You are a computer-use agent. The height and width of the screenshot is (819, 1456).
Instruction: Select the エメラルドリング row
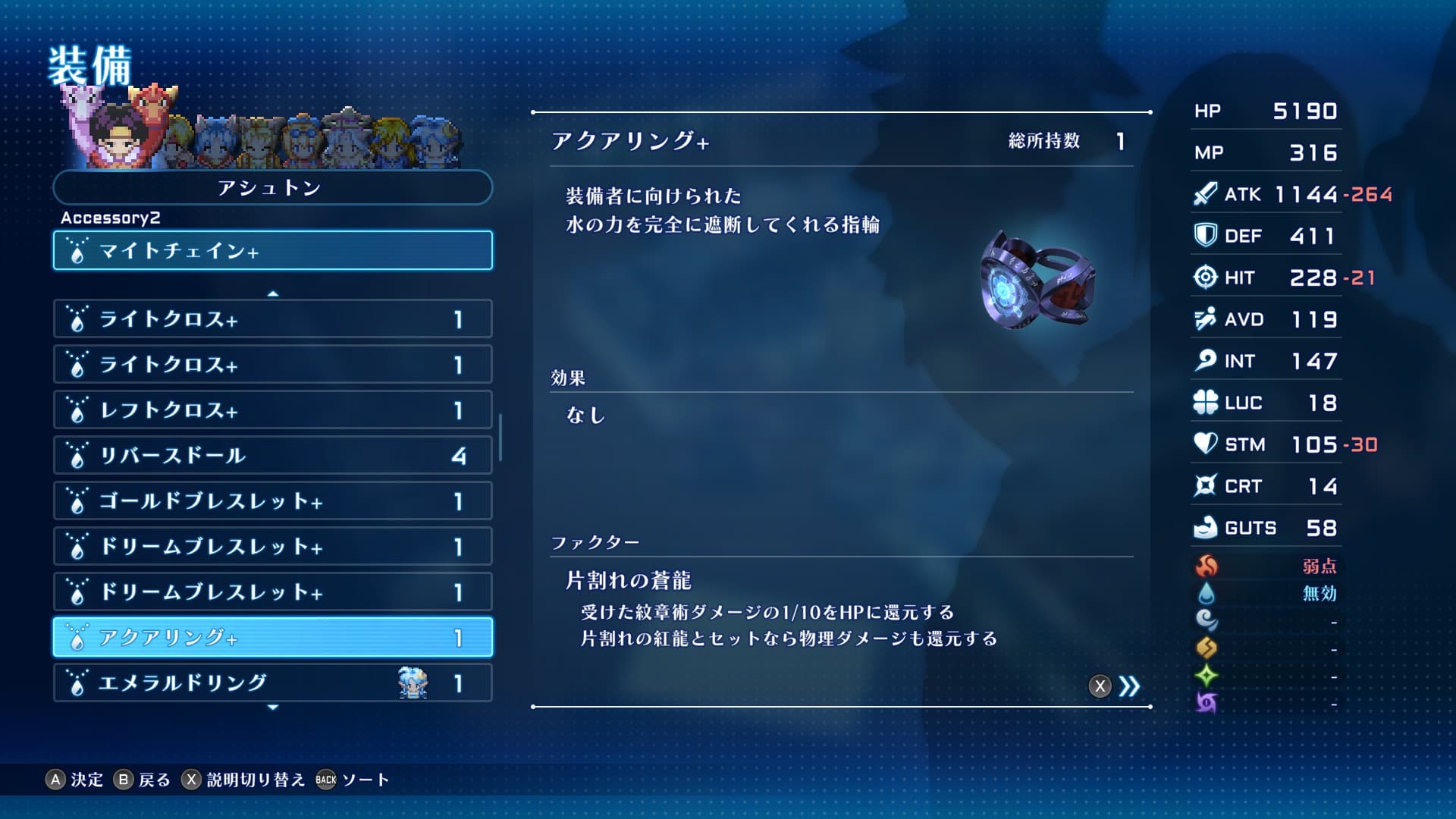[272, 683]
